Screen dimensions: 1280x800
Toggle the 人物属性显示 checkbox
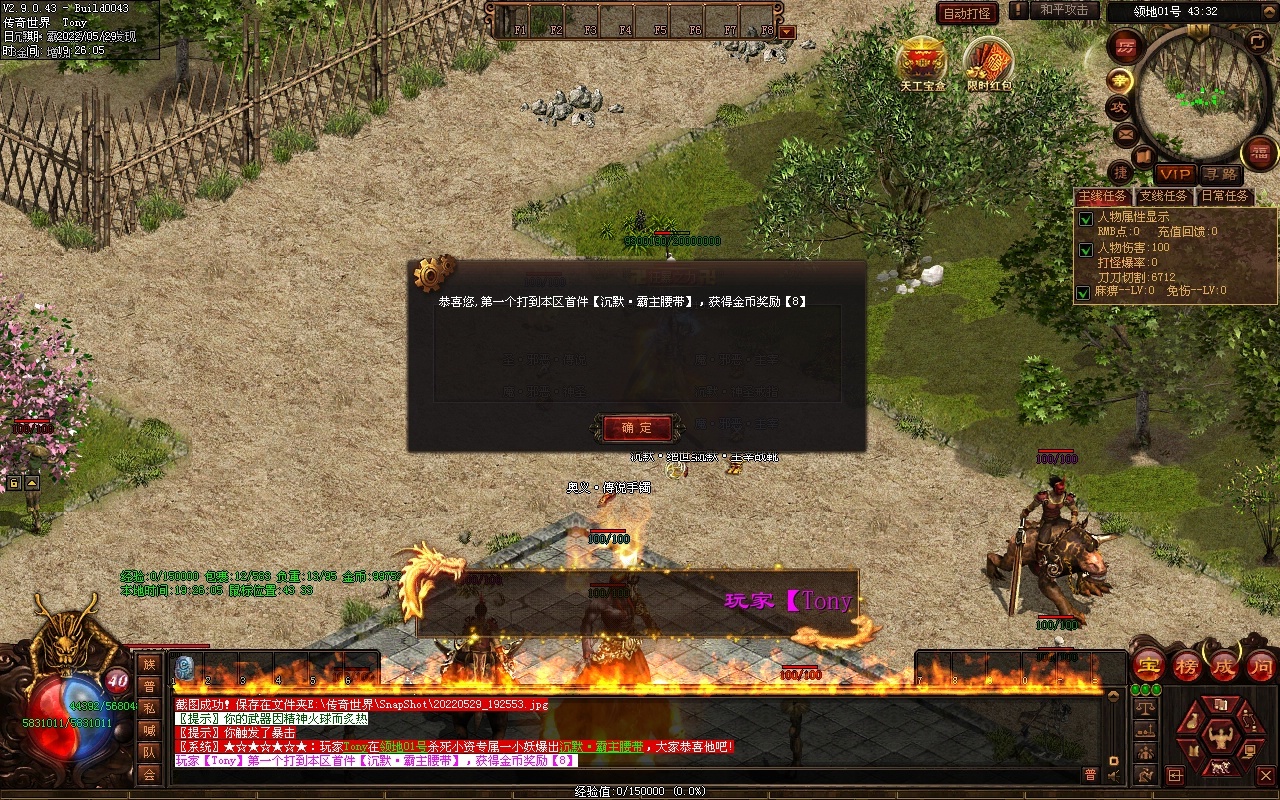(1085, 218)
